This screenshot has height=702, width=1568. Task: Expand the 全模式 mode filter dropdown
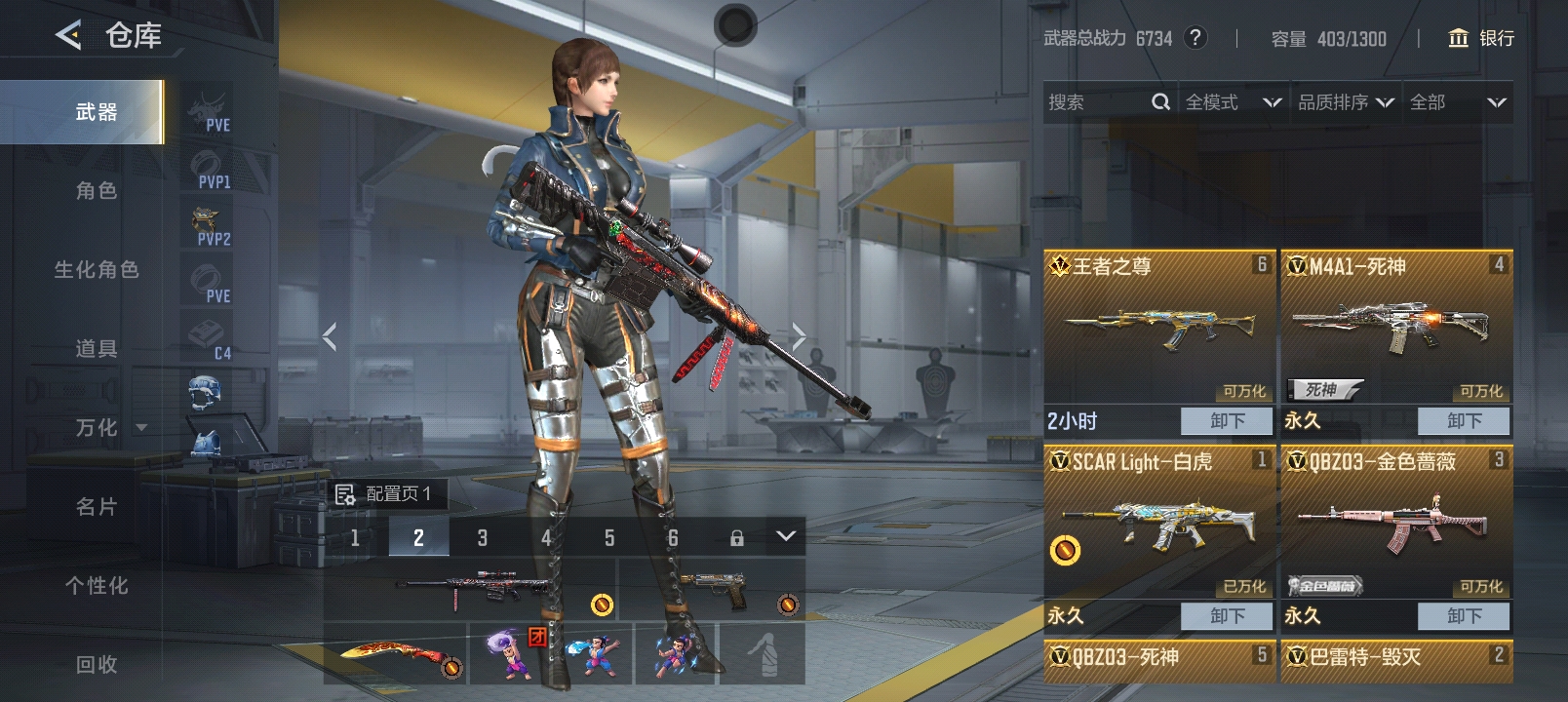[1233, 102]
